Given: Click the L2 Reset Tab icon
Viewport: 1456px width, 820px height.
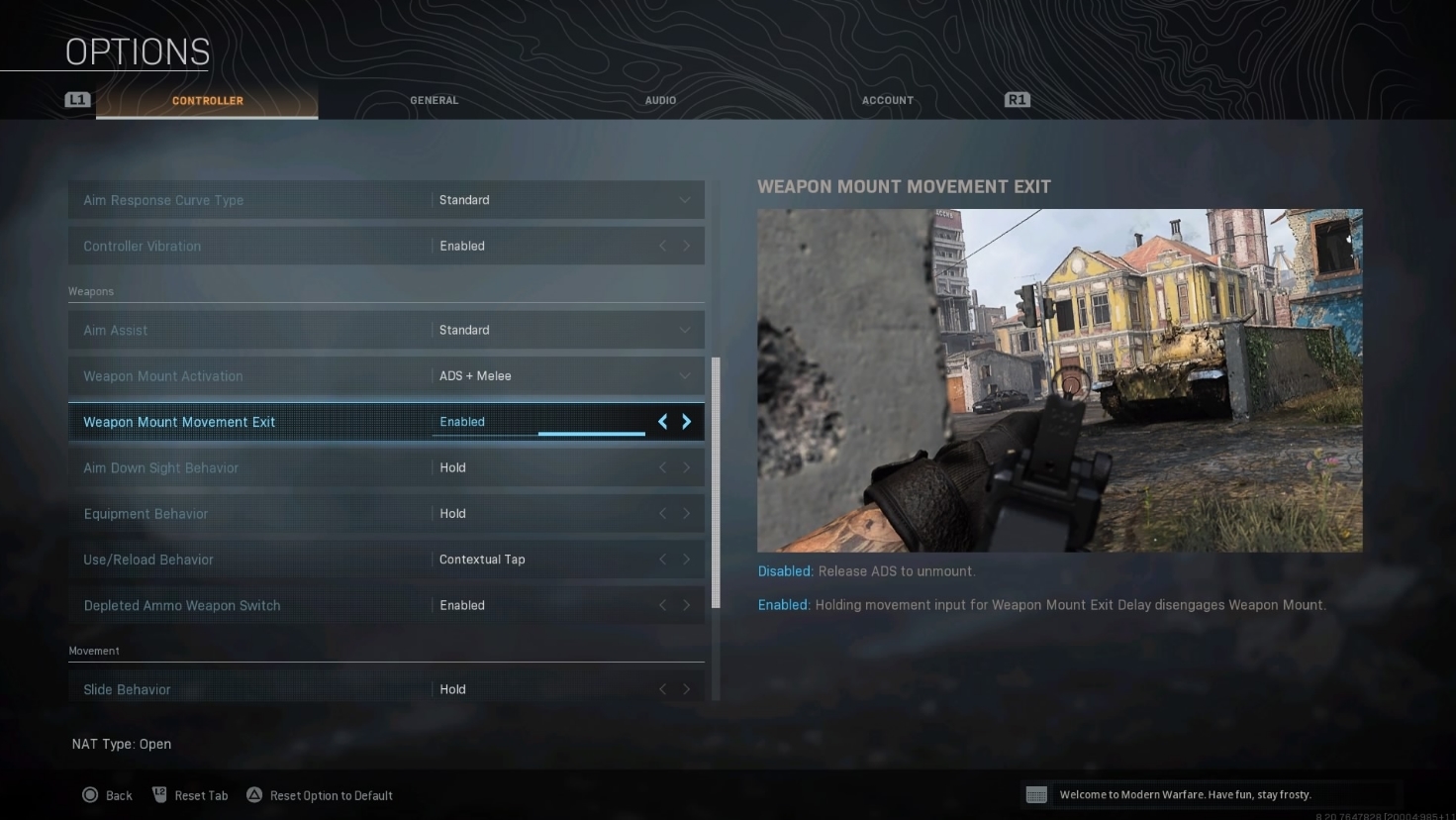Looking at the screenshot, I should (x=160, y=793).
